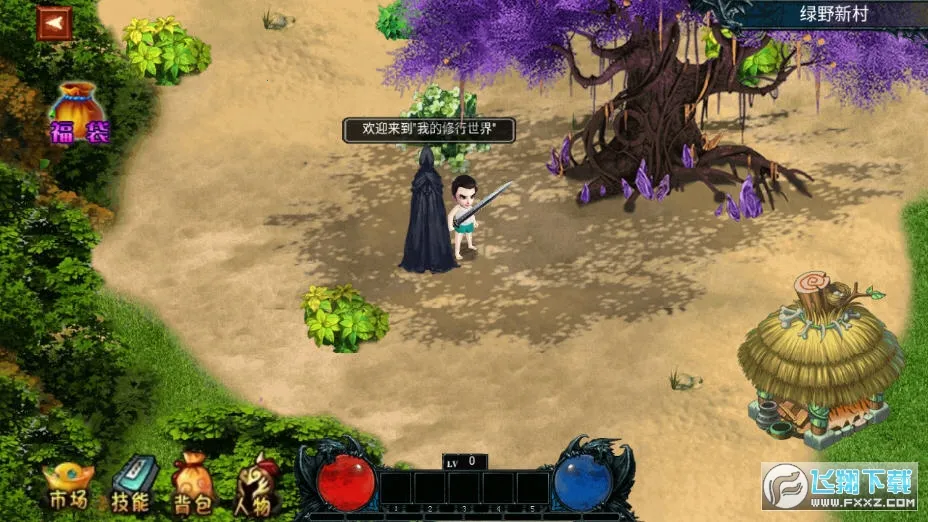
Task: Click the red back arrow button
Action: pos(53,24)
